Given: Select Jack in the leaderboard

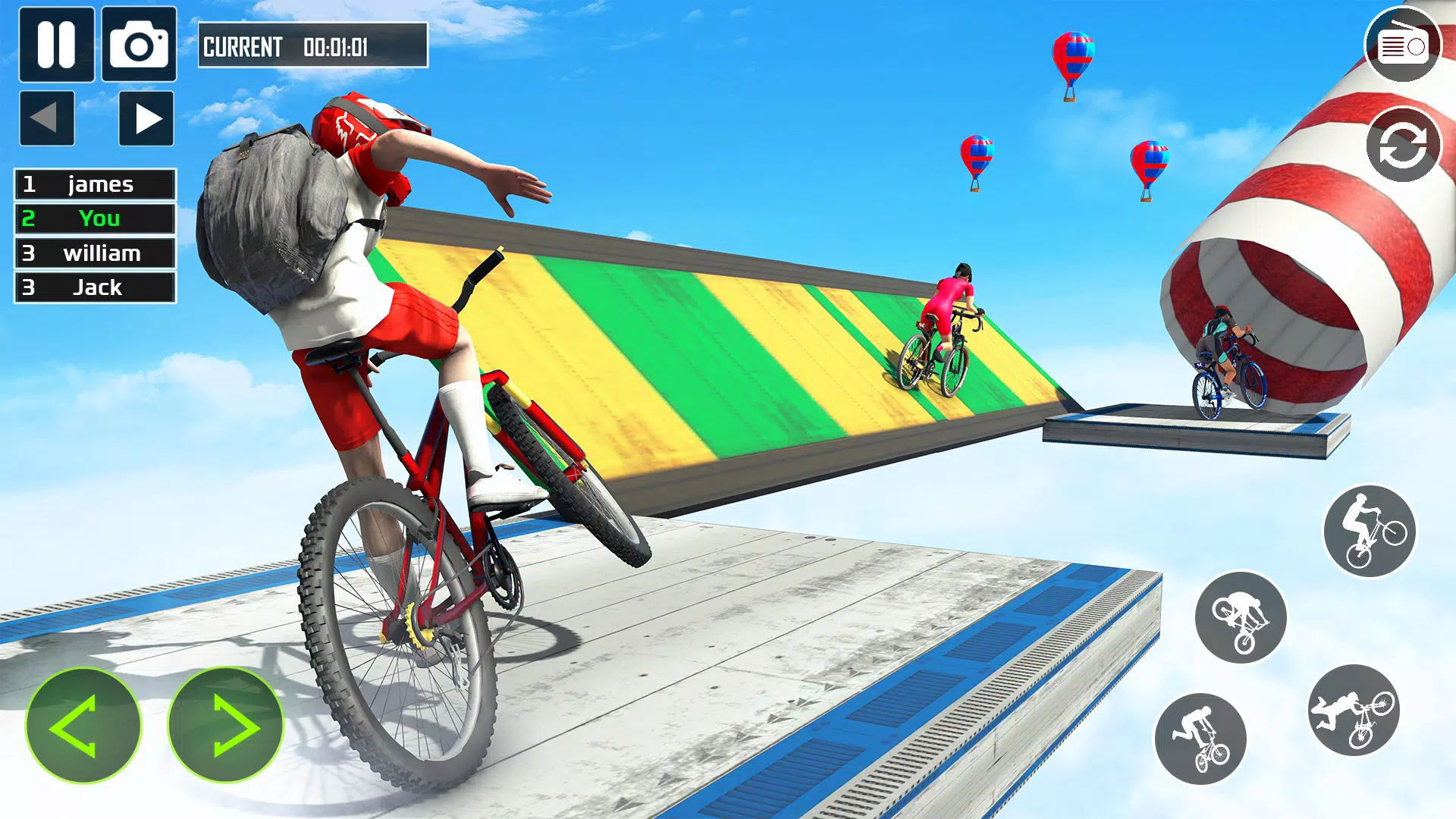Looking at the screenshot, I should coord(95,287).
